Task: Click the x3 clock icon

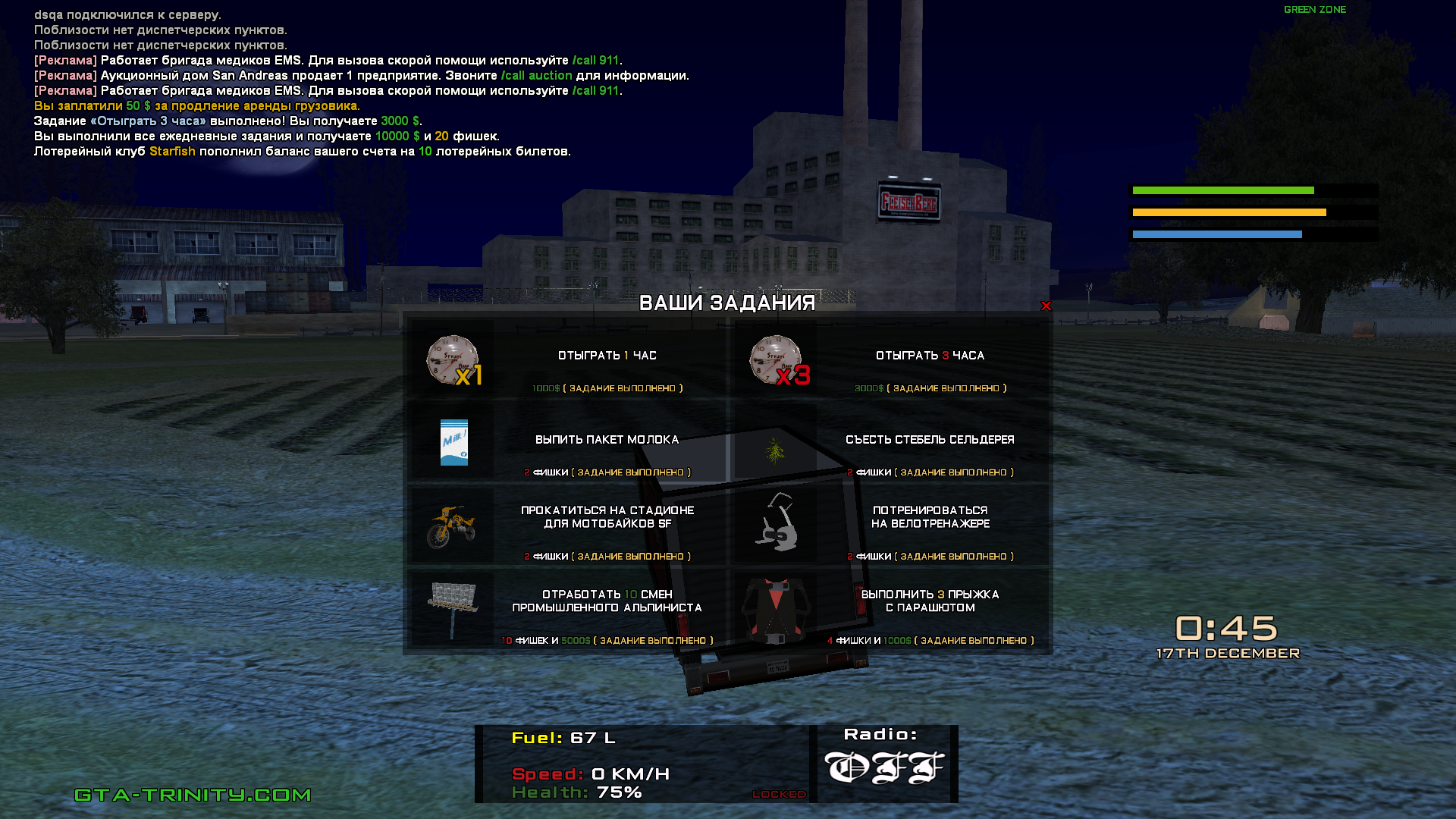Action: click(x=777, y=360)
